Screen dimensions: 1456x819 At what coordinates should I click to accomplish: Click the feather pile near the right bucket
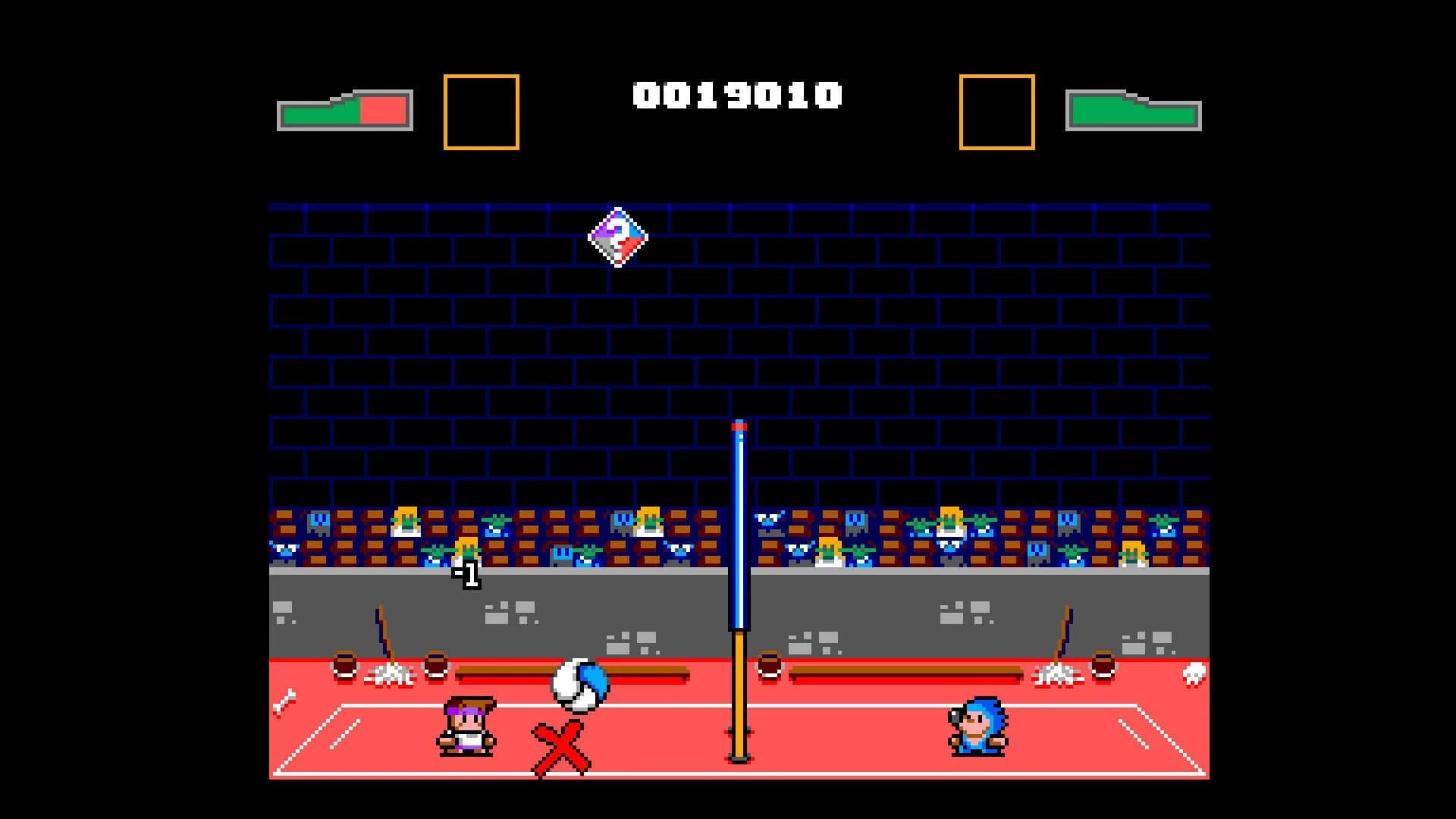tap(1060, 675)
